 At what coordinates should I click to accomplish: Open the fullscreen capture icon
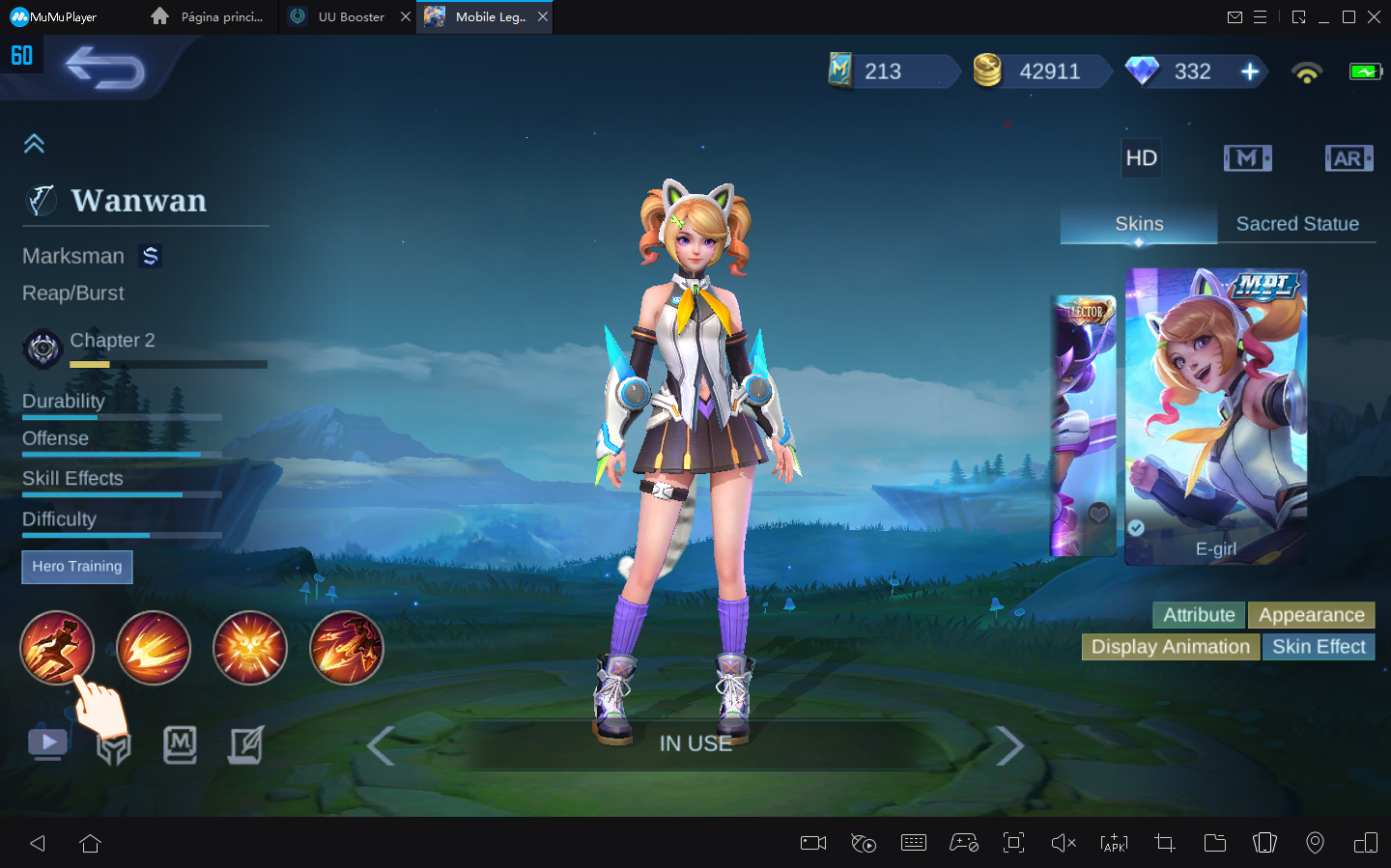click(x=1013, y=843)
